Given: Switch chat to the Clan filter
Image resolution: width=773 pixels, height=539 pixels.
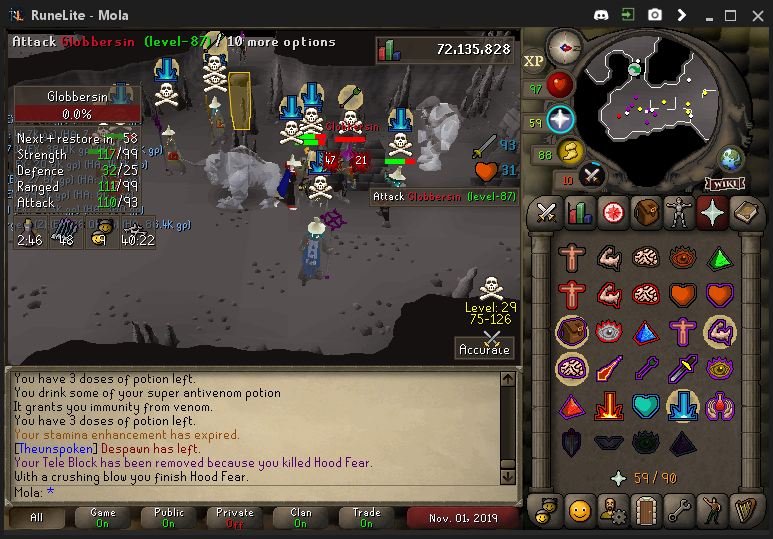Looking at the screenshot, I should tap(300, 518).
